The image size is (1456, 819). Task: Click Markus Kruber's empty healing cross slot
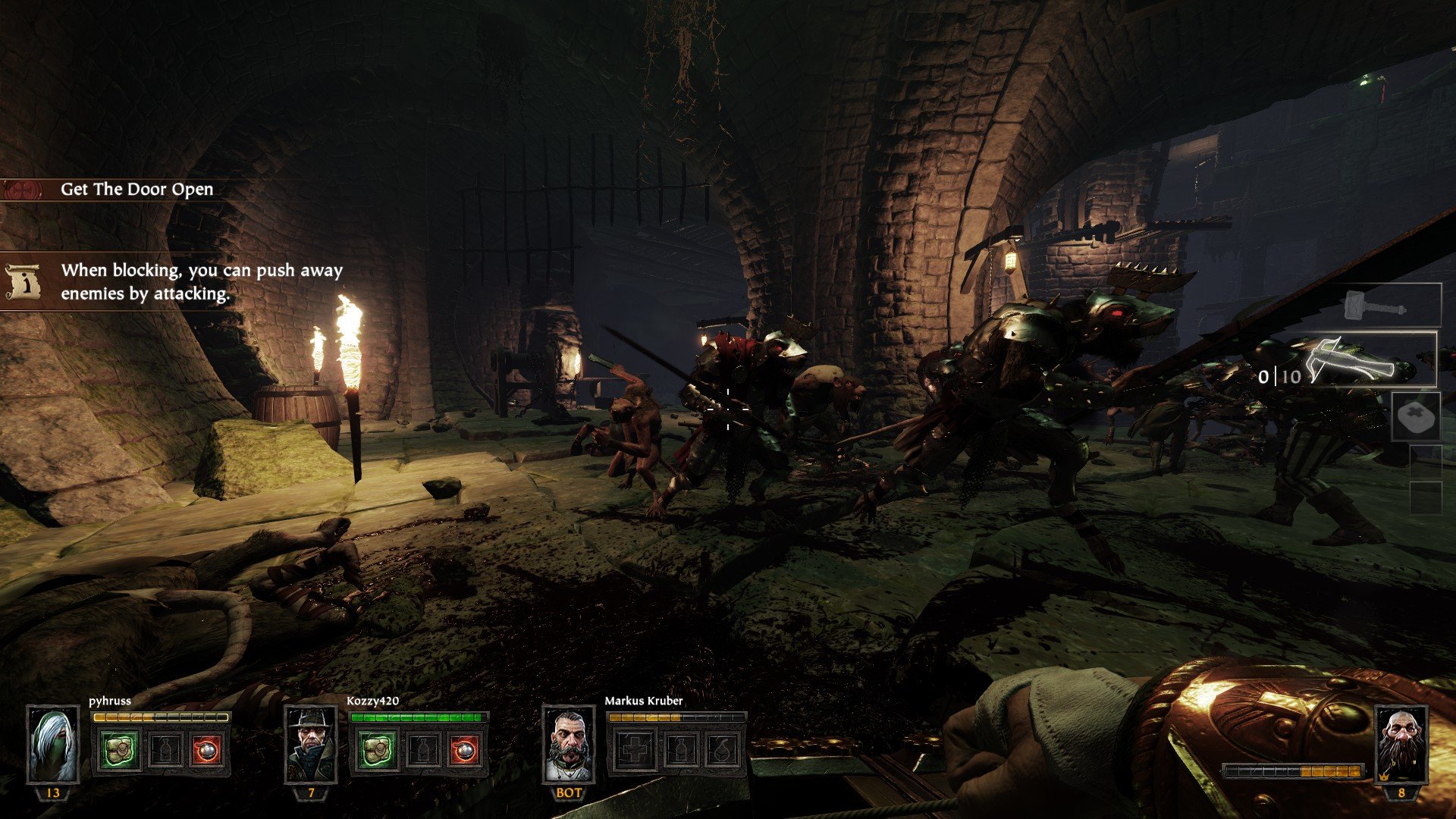(x=634, y=750)
